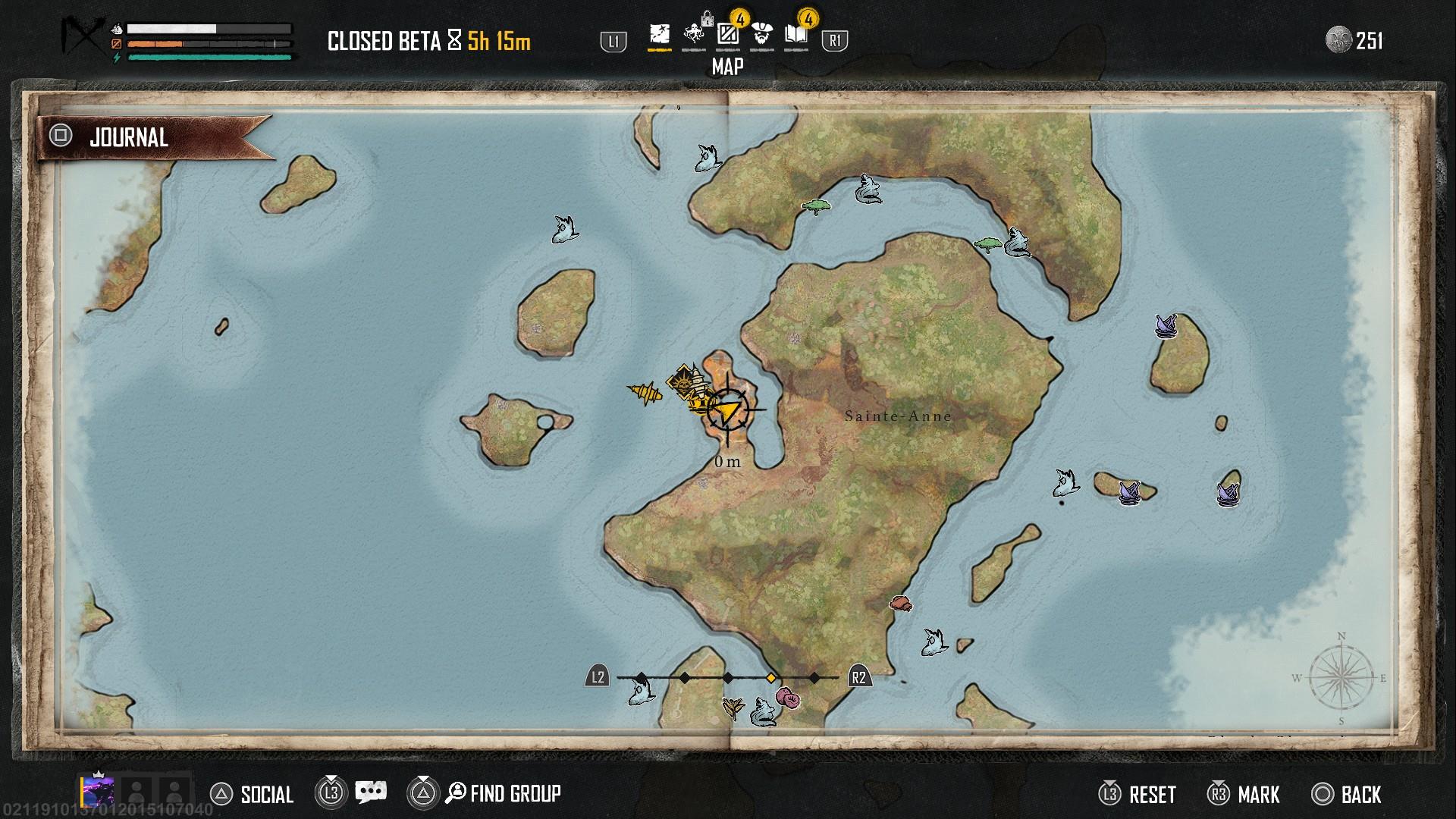Reset the map view
This screenshot has height=819, width=1456.
[1137, 794]
